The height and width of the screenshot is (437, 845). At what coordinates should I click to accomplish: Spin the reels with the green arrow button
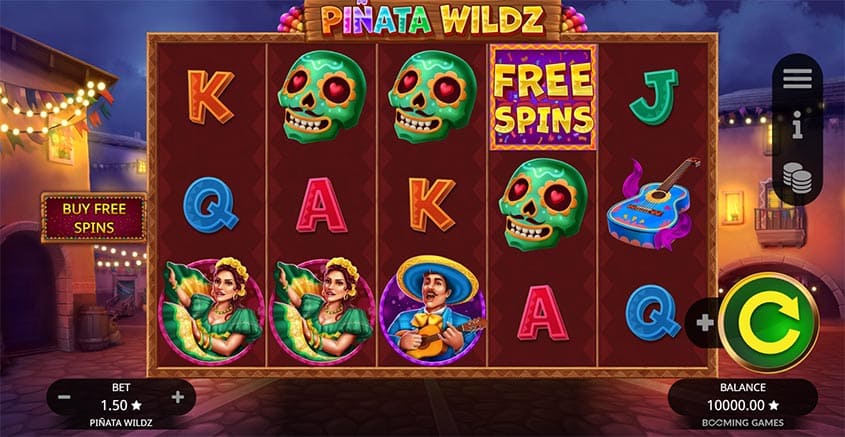coord(767,322)
